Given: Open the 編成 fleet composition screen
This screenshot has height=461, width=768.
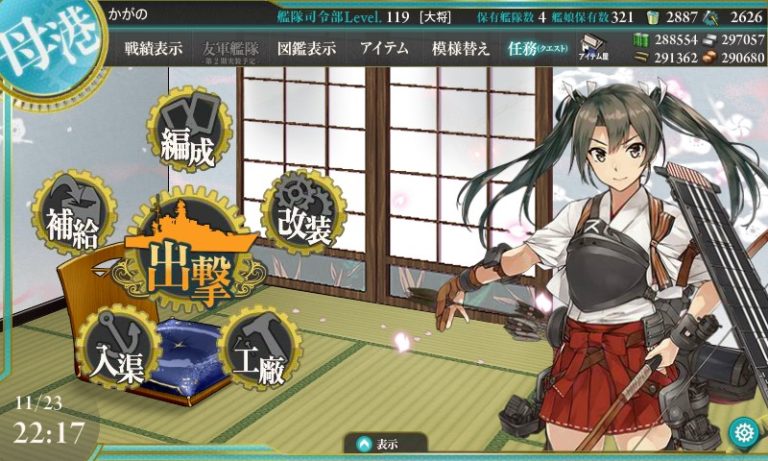Looking at the screenshot, I should tap(188, 140).
